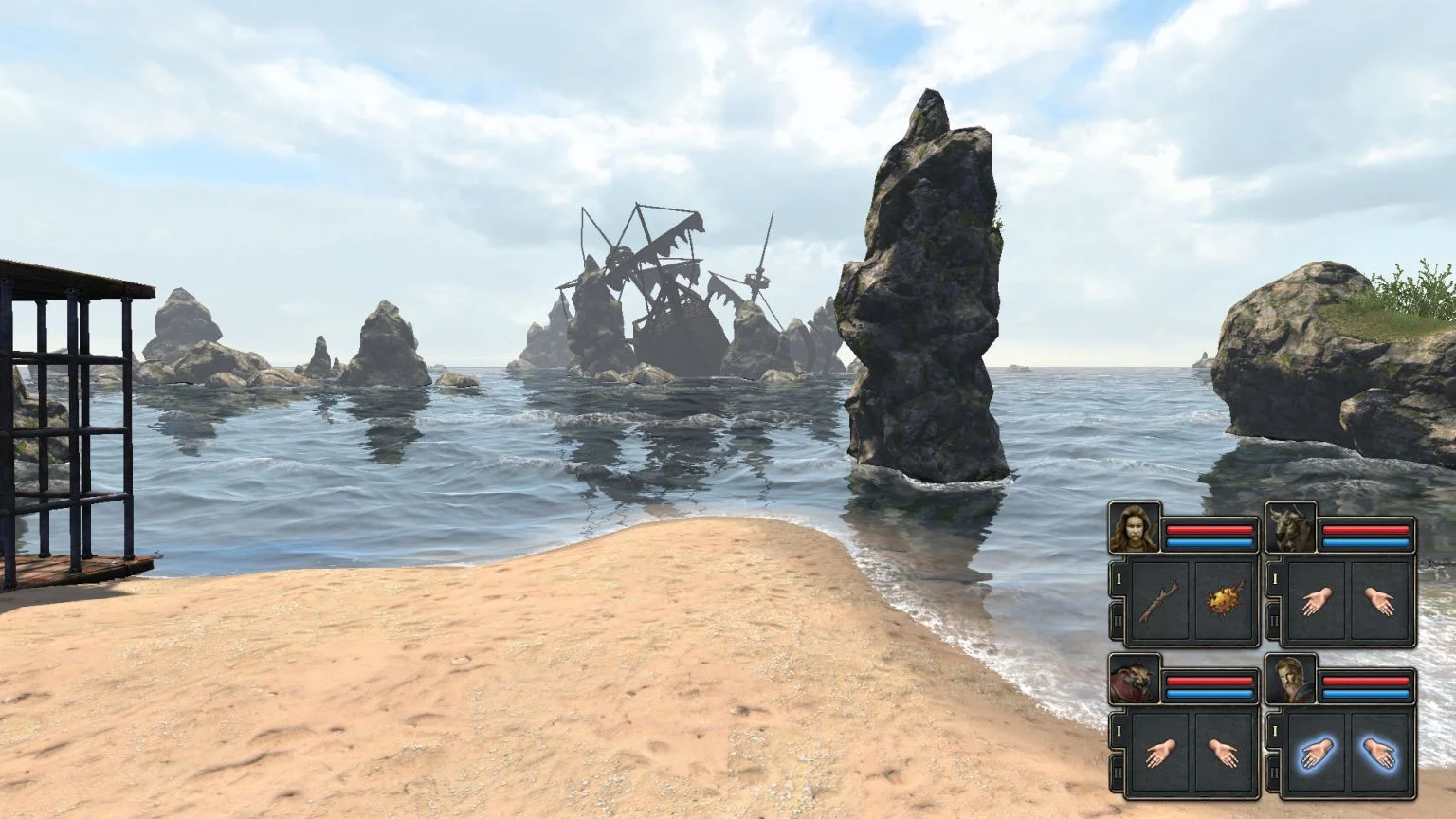Select the minotaur's weapon set I tab
Viewport: 1456px width, 819px height.
pyautogui.click(x=1273, y=578)
